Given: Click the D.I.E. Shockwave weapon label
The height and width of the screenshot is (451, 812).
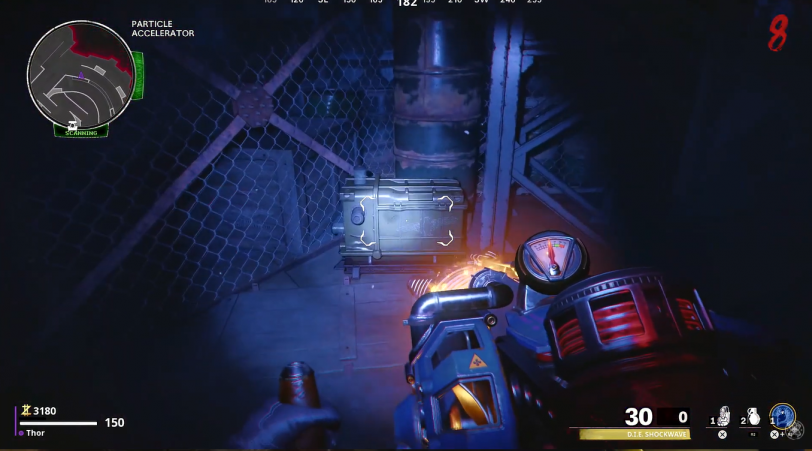Looking at the screenshot, I should pos(634,435).
